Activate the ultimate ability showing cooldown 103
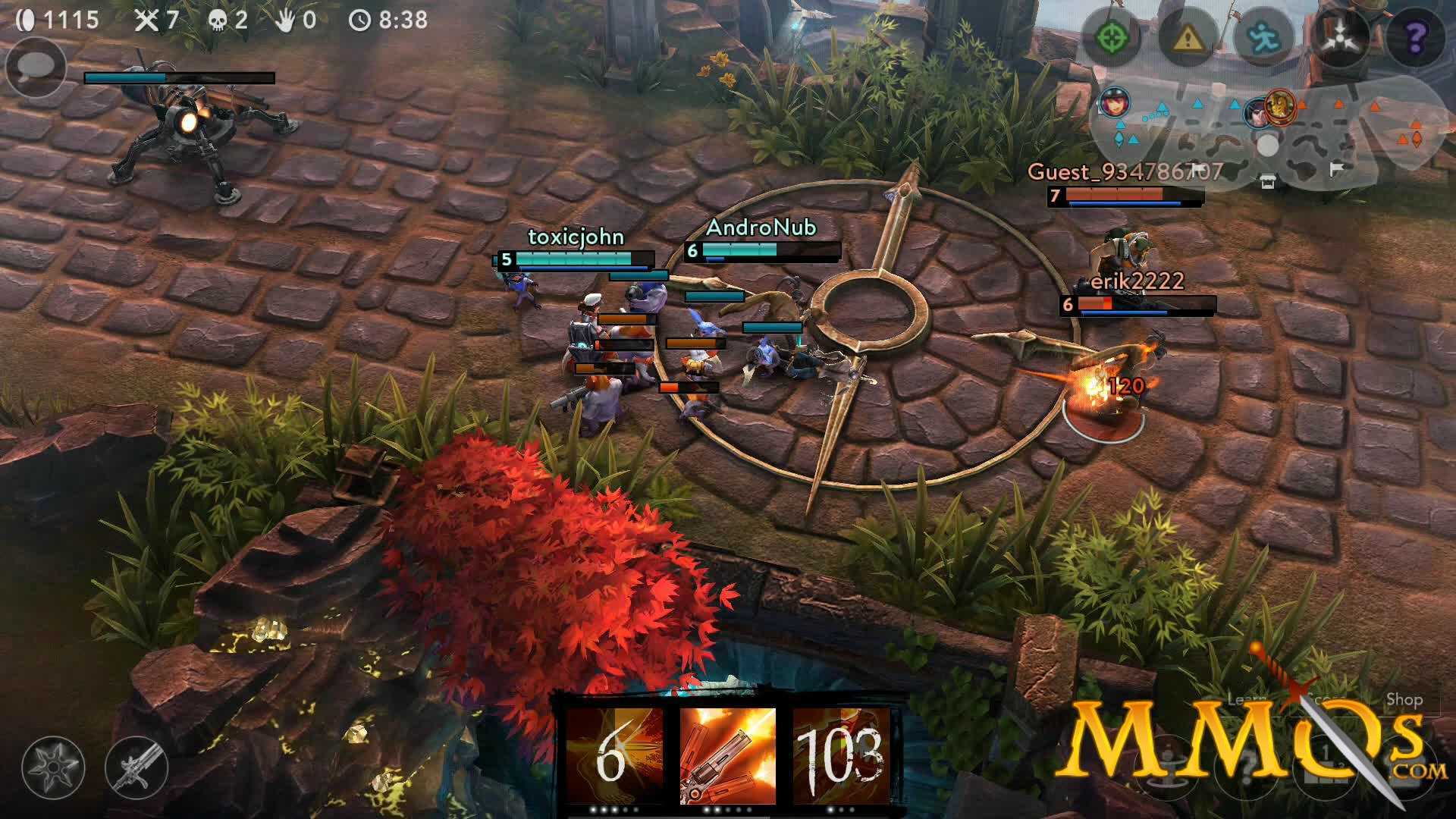 [x=841, y=755]
